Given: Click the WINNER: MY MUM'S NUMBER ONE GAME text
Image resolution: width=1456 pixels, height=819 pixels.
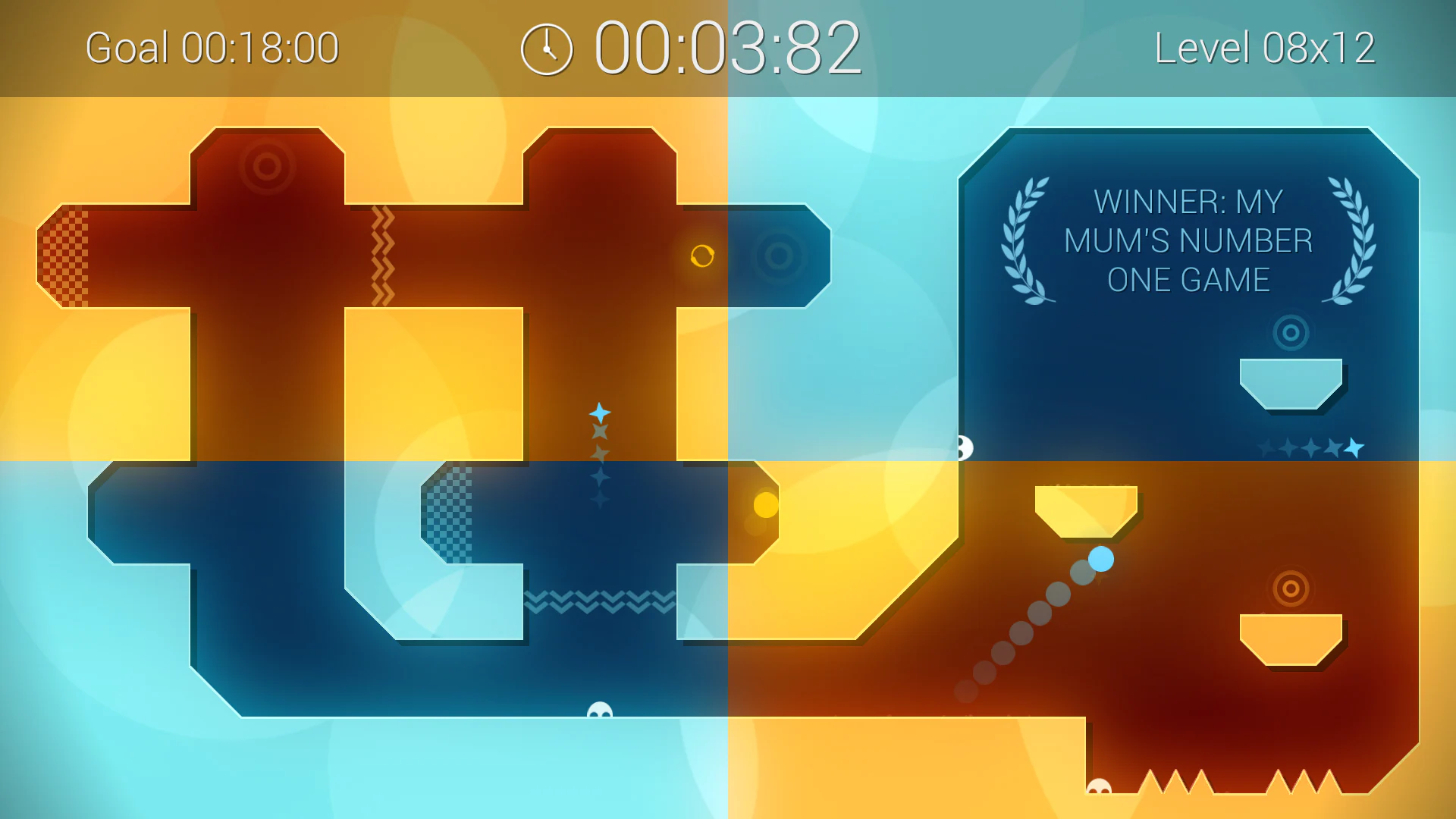Looking at the screenshot, I should coord(1188,241).
